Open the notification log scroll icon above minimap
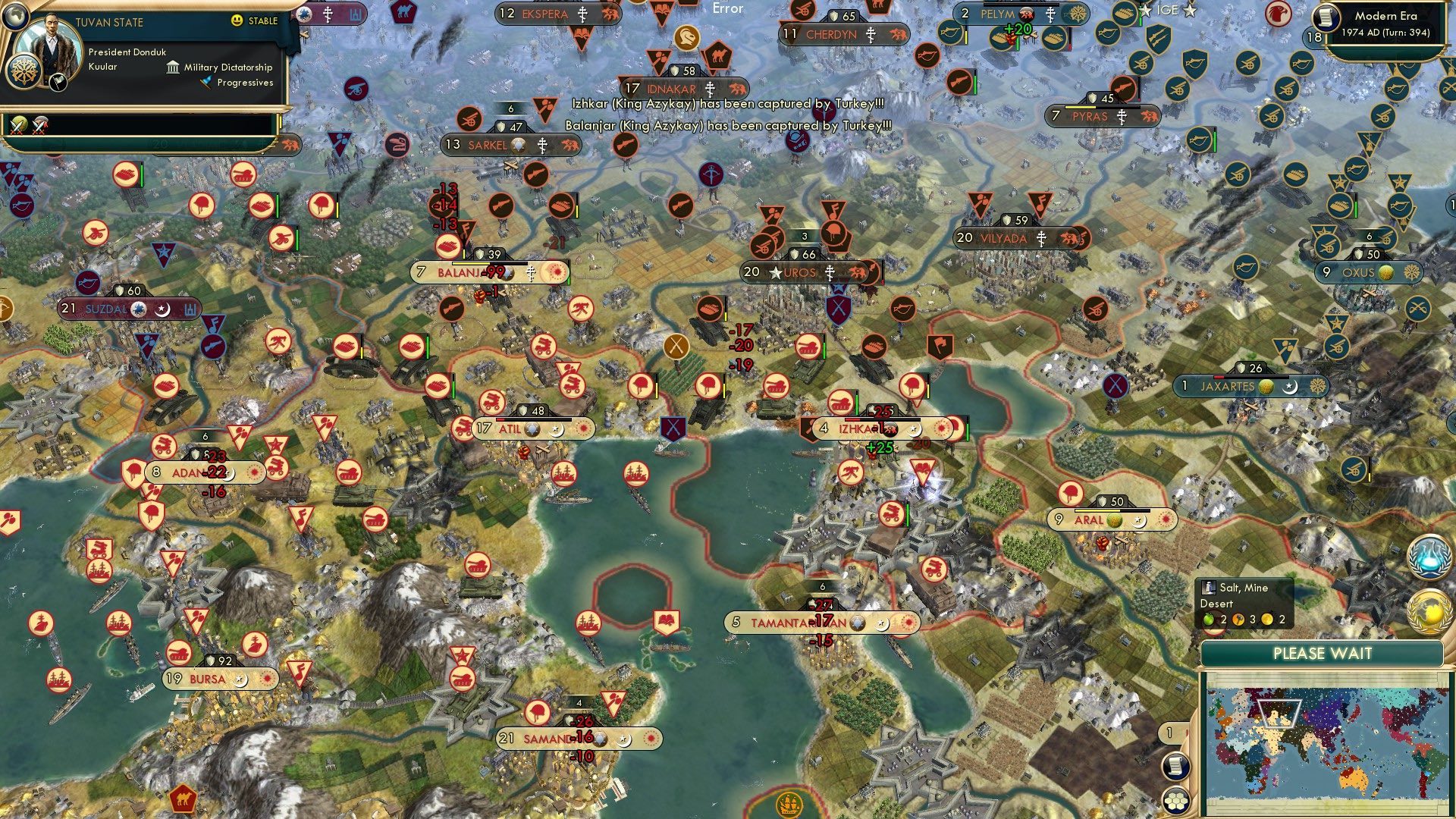 tap(1175, 765)
